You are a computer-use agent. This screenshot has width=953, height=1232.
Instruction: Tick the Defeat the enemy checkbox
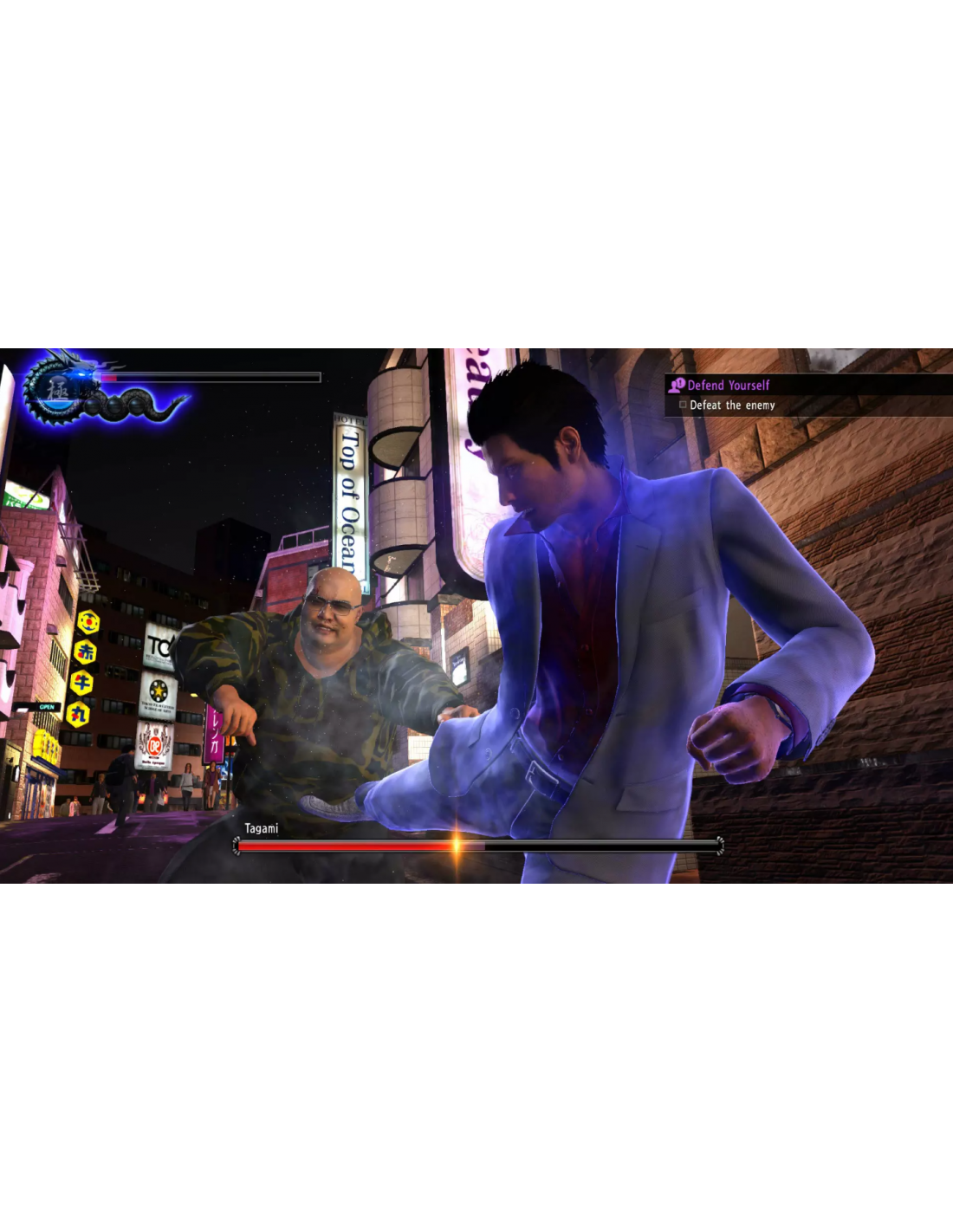[x=683, y=405]
